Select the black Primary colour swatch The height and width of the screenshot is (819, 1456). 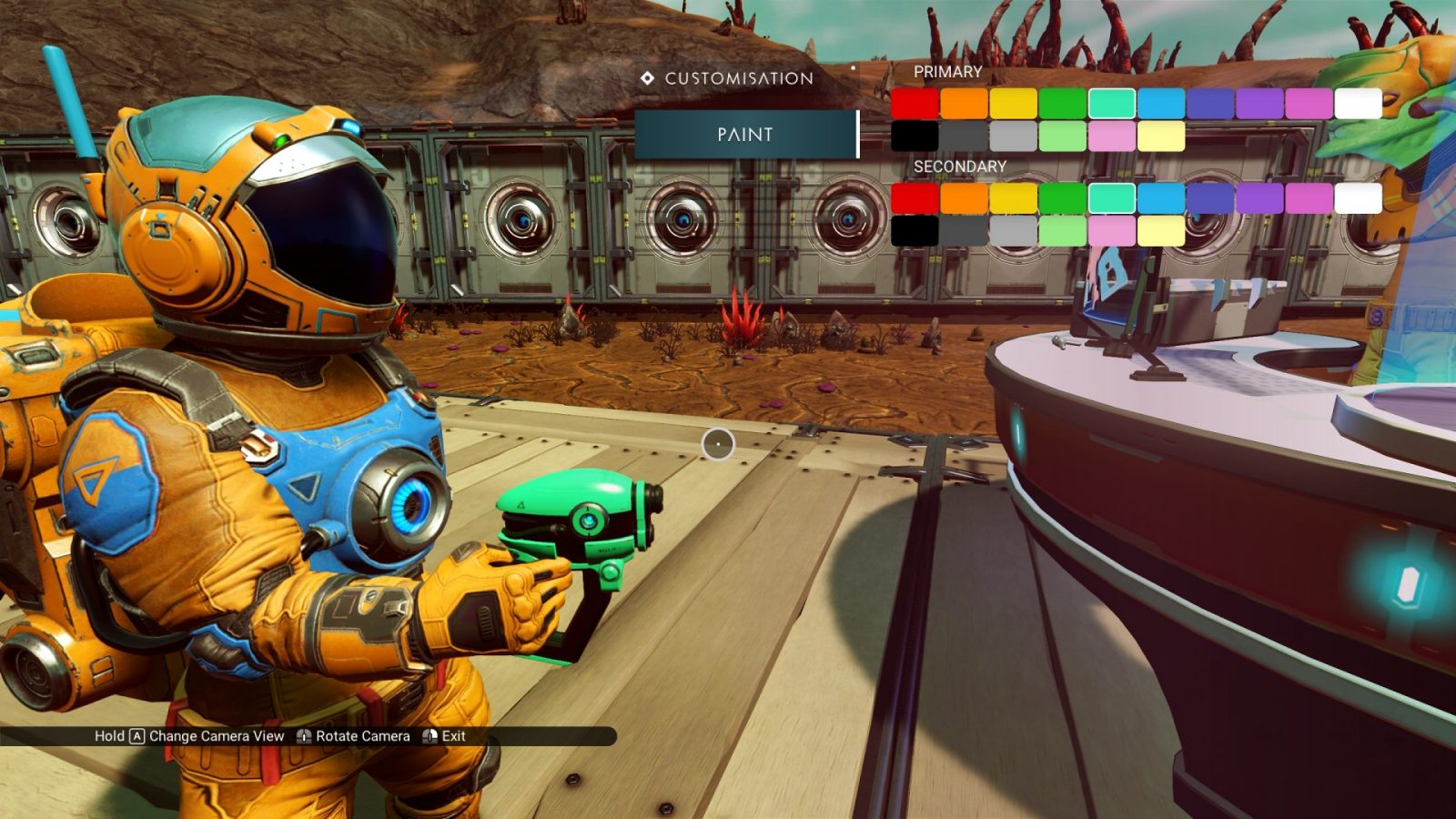(x=915, y=136)
